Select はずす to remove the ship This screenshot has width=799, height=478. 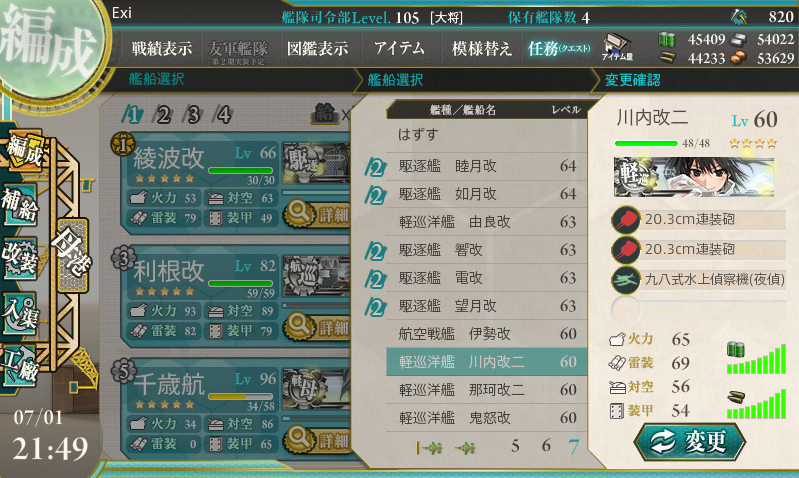(x=418, y=133)
